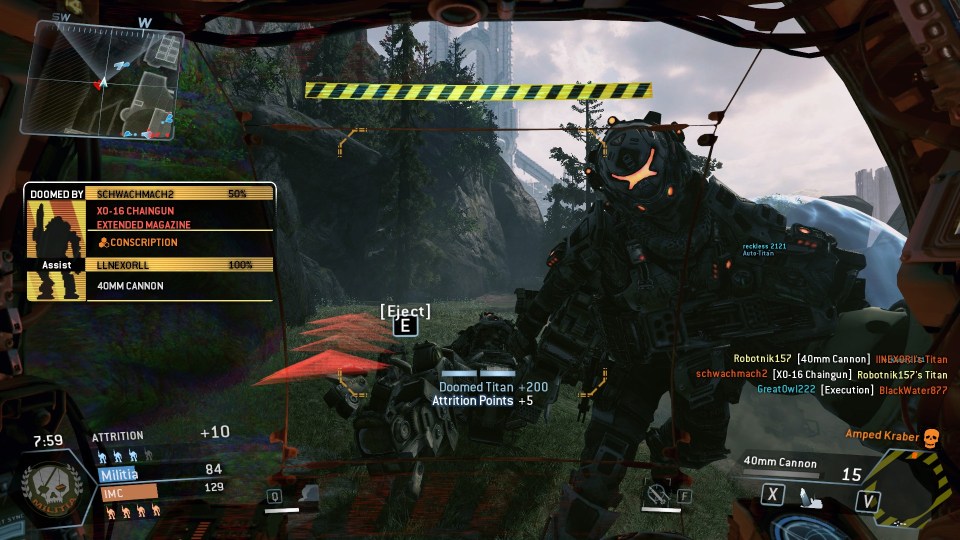Open the GreatOwl222 Execution kill feed entry
960x540 pixels.
coord(850,389)
